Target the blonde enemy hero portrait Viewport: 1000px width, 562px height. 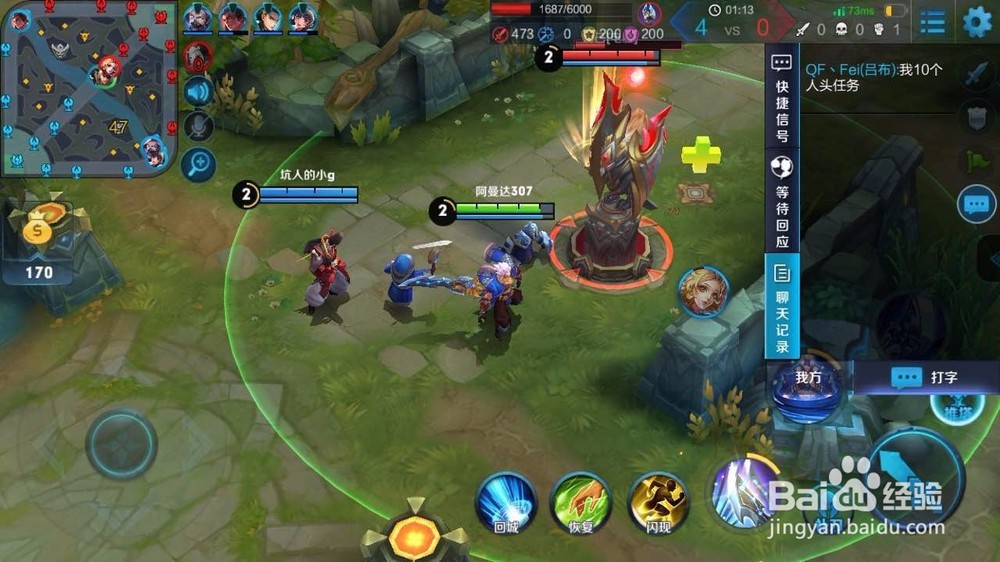703,291
